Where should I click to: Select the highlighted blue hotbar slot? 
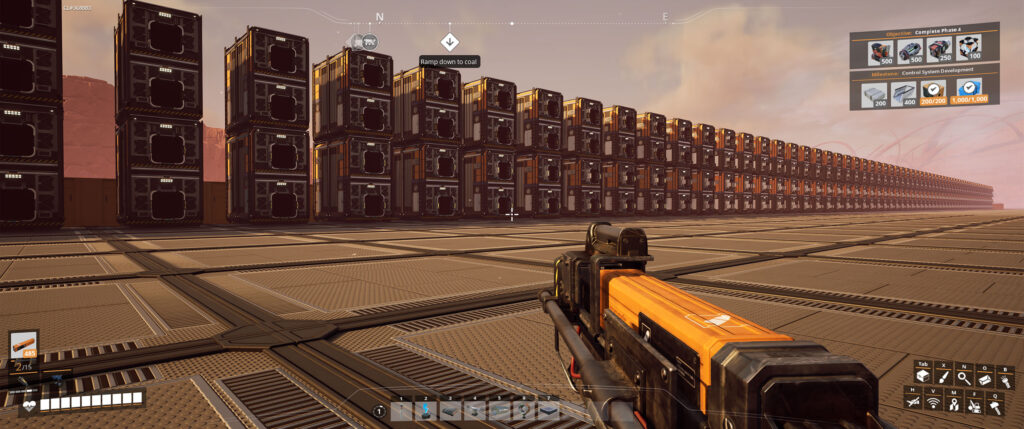click(x=425, y=410)
